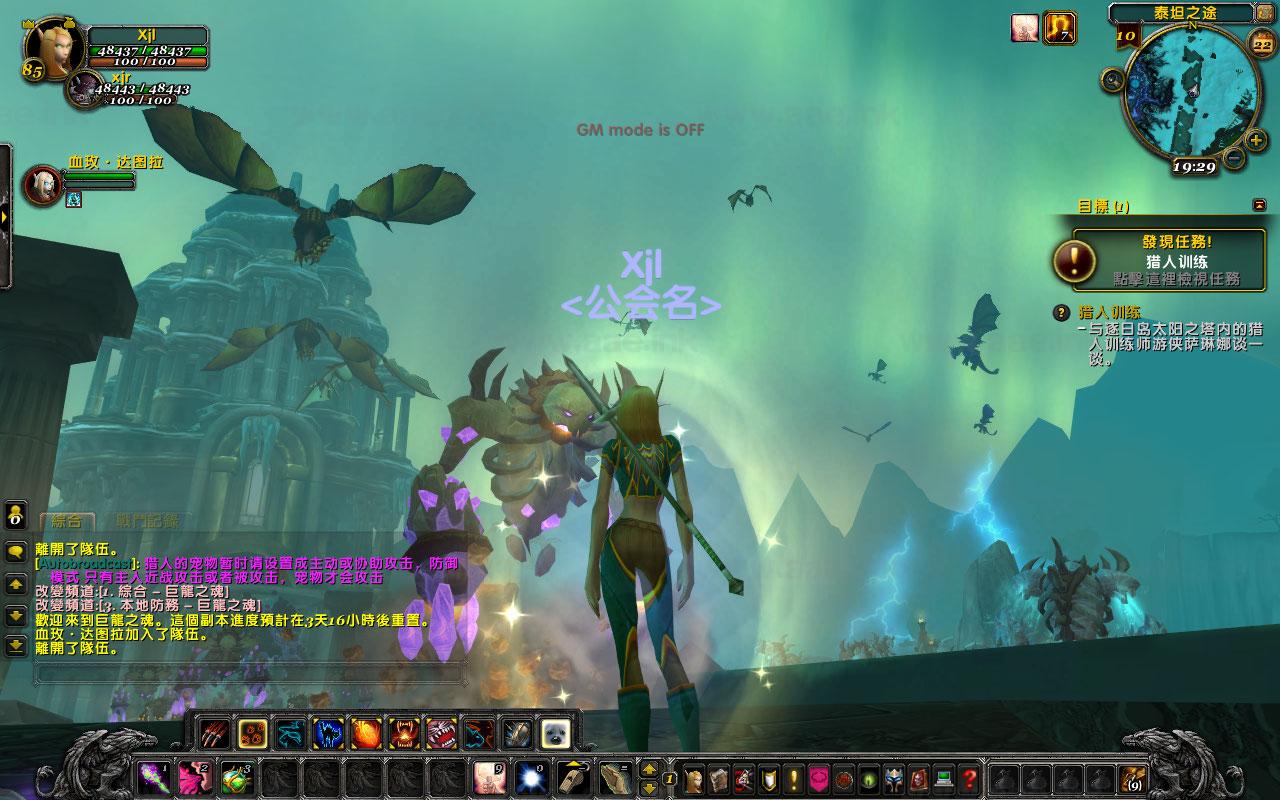Activate the purple comet ability in slot 1
The image size is (1280, 800).
tap(152, 777)
